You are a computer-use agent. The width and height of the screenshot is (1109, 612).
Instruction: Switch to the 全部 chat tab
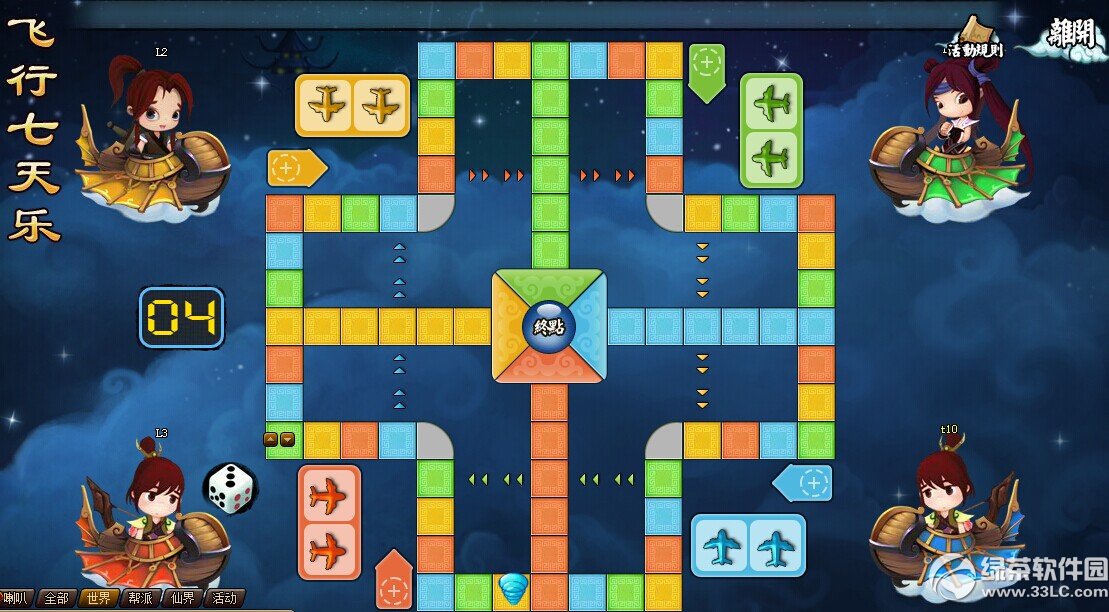coord(56,598)
